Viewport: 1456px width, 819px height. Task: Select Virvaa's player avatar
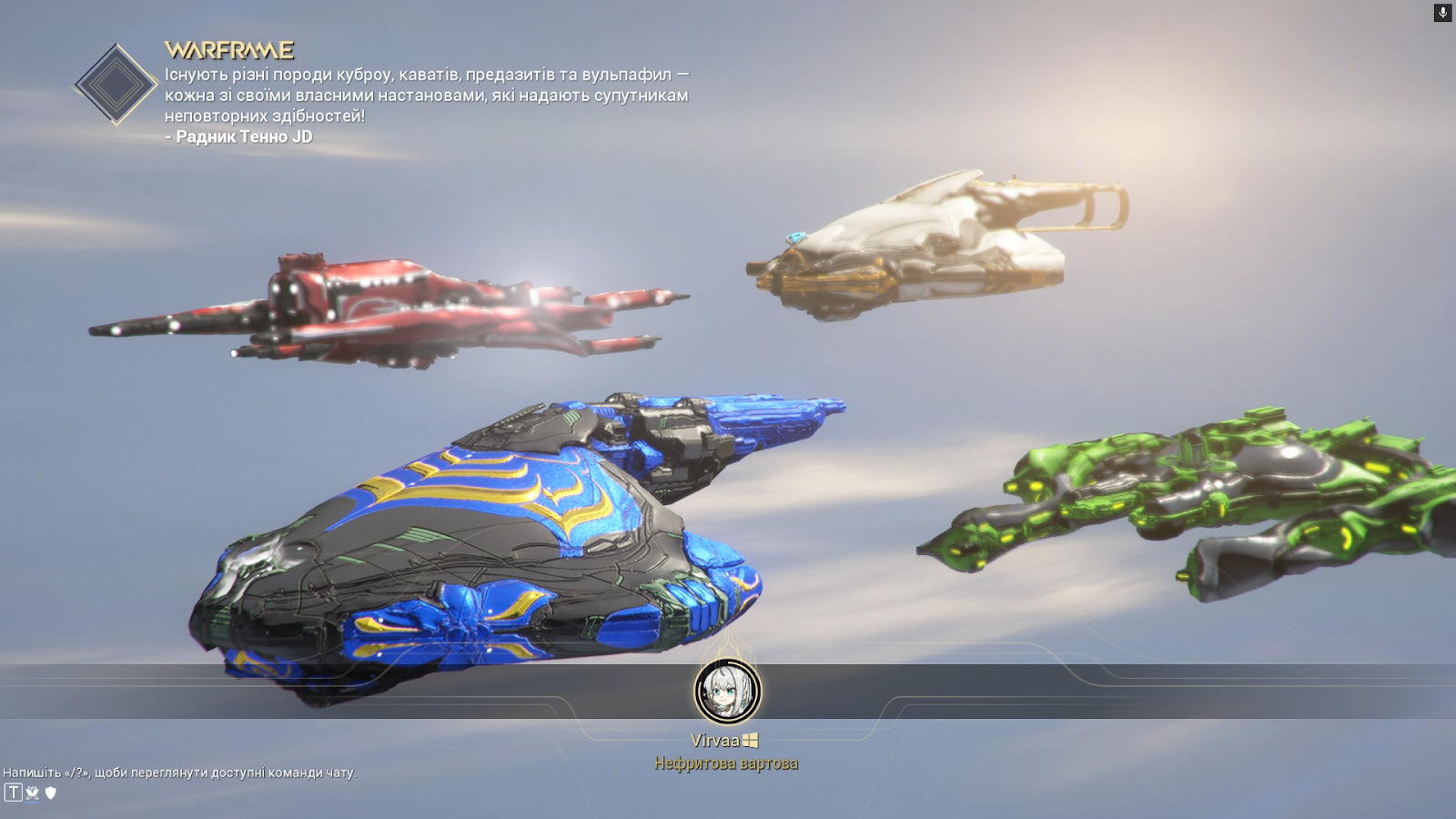coord(727,691)
